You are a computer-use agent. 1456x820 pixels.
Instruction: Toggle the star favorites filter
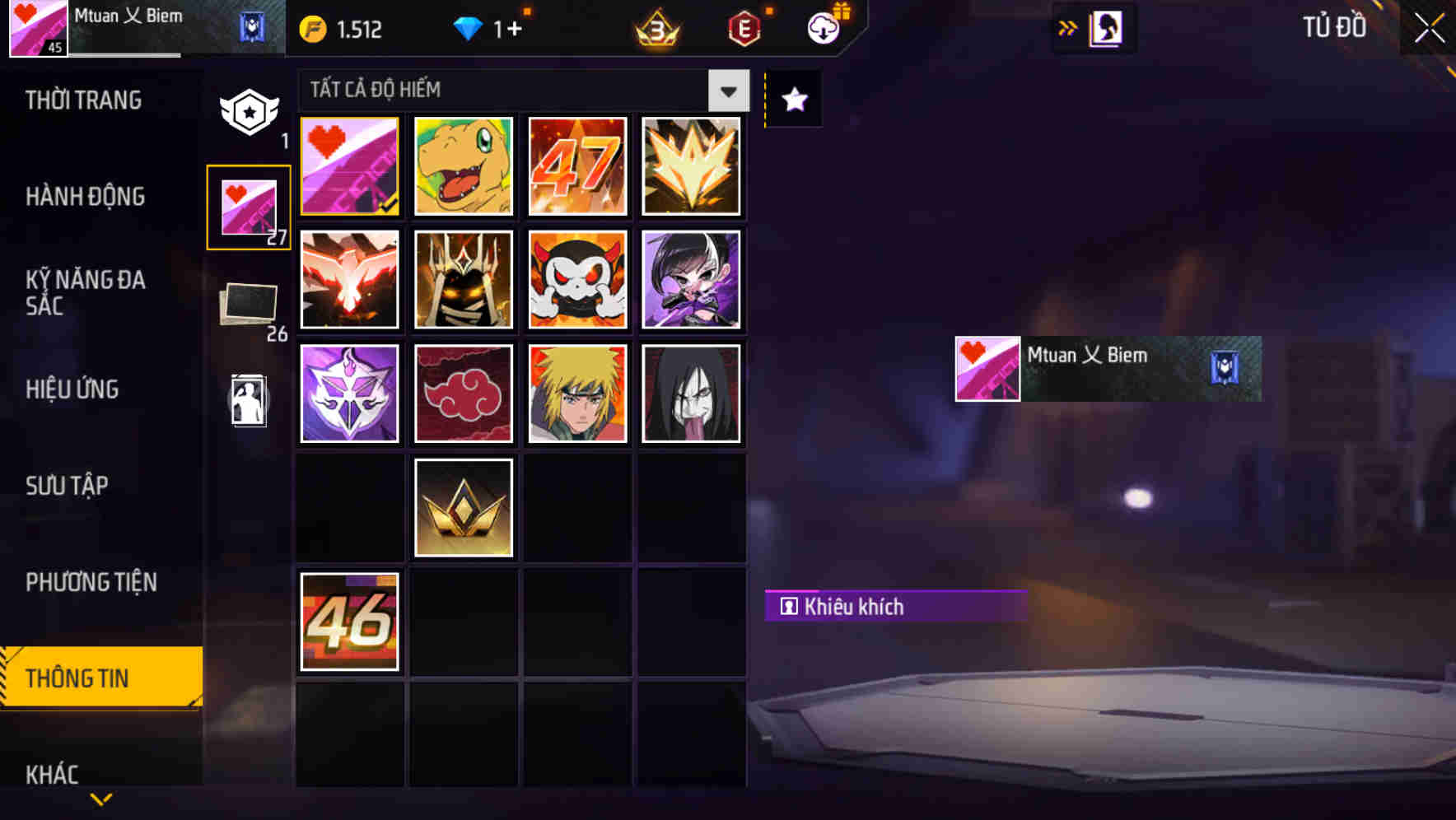point(792,100)
